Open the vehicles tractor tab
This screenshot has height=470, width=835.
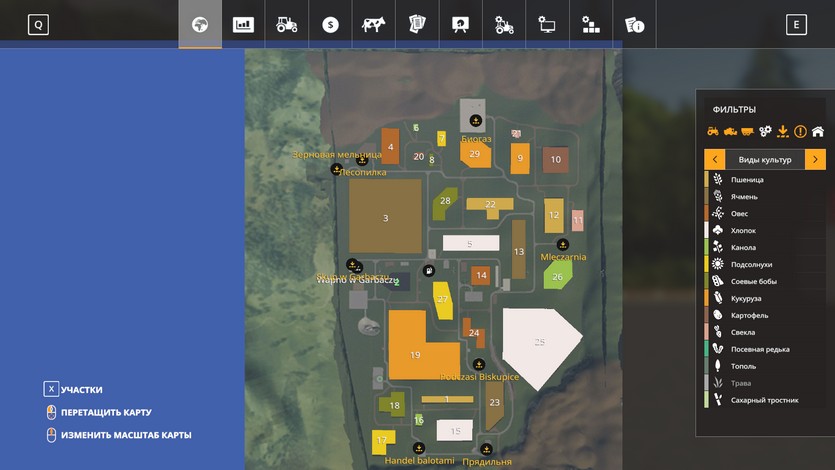point(287,25)
